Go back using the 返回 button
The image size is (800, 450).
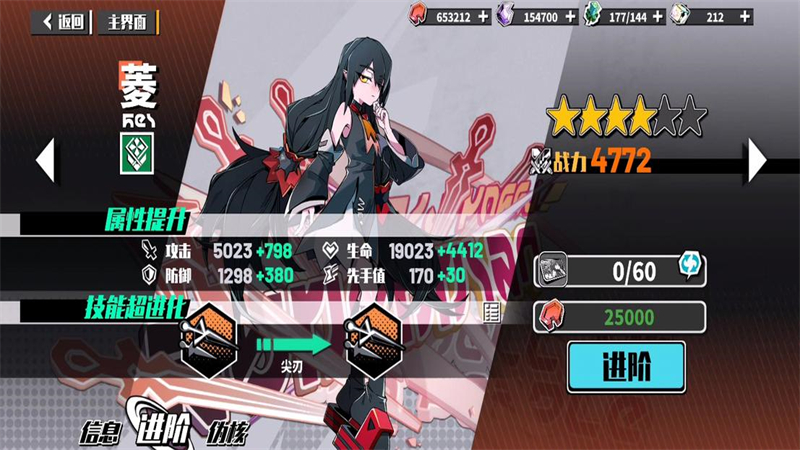click(x=62, y=21)
